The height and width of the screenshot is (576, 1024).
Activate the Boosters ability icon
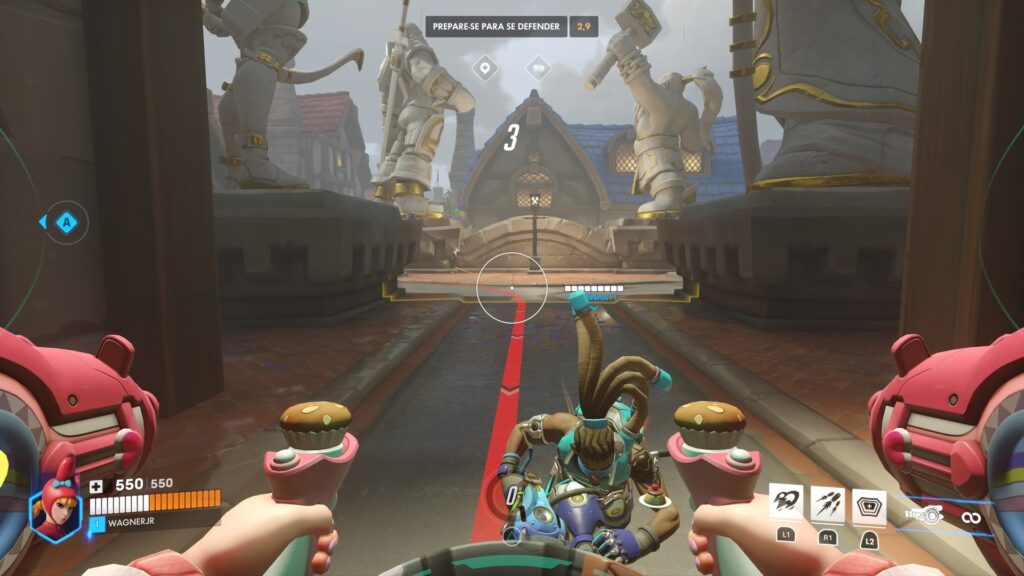pos(785,503)
